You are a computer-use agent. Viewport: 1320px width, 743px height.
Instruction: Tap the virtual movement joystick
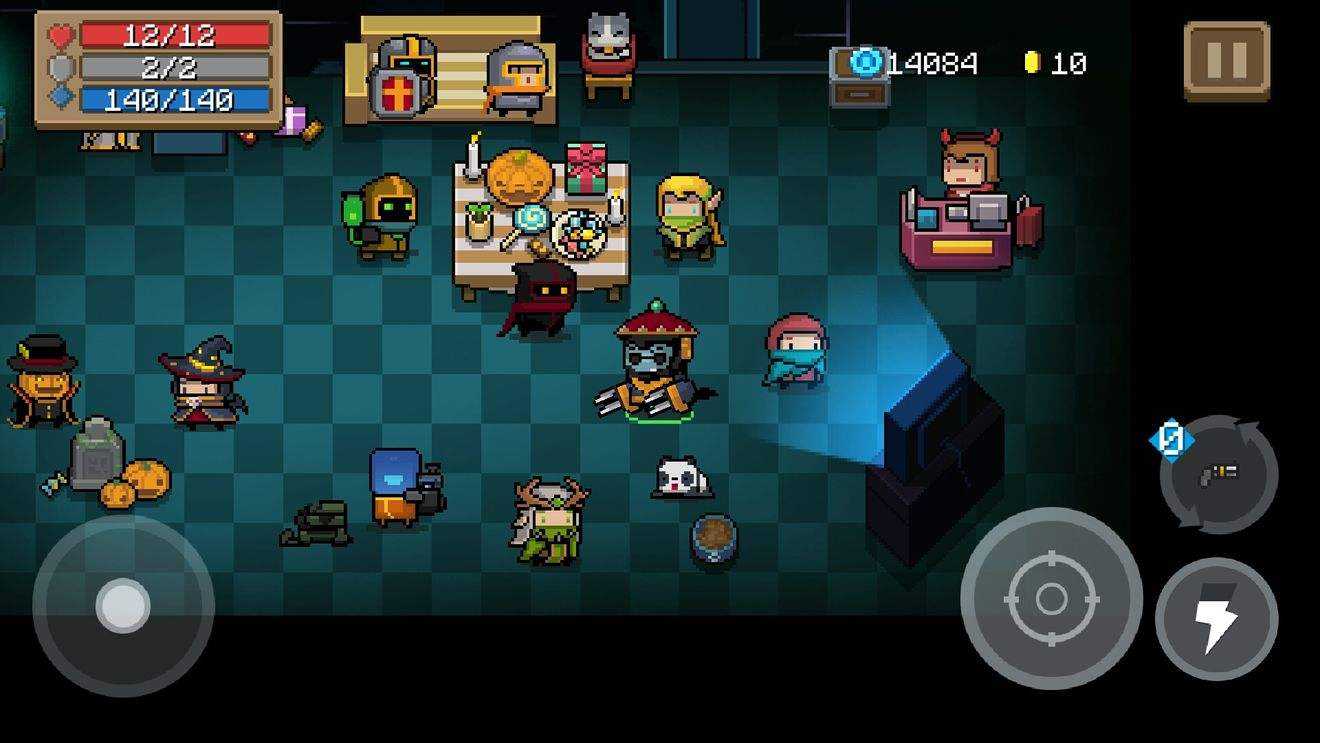pos(123,605)
